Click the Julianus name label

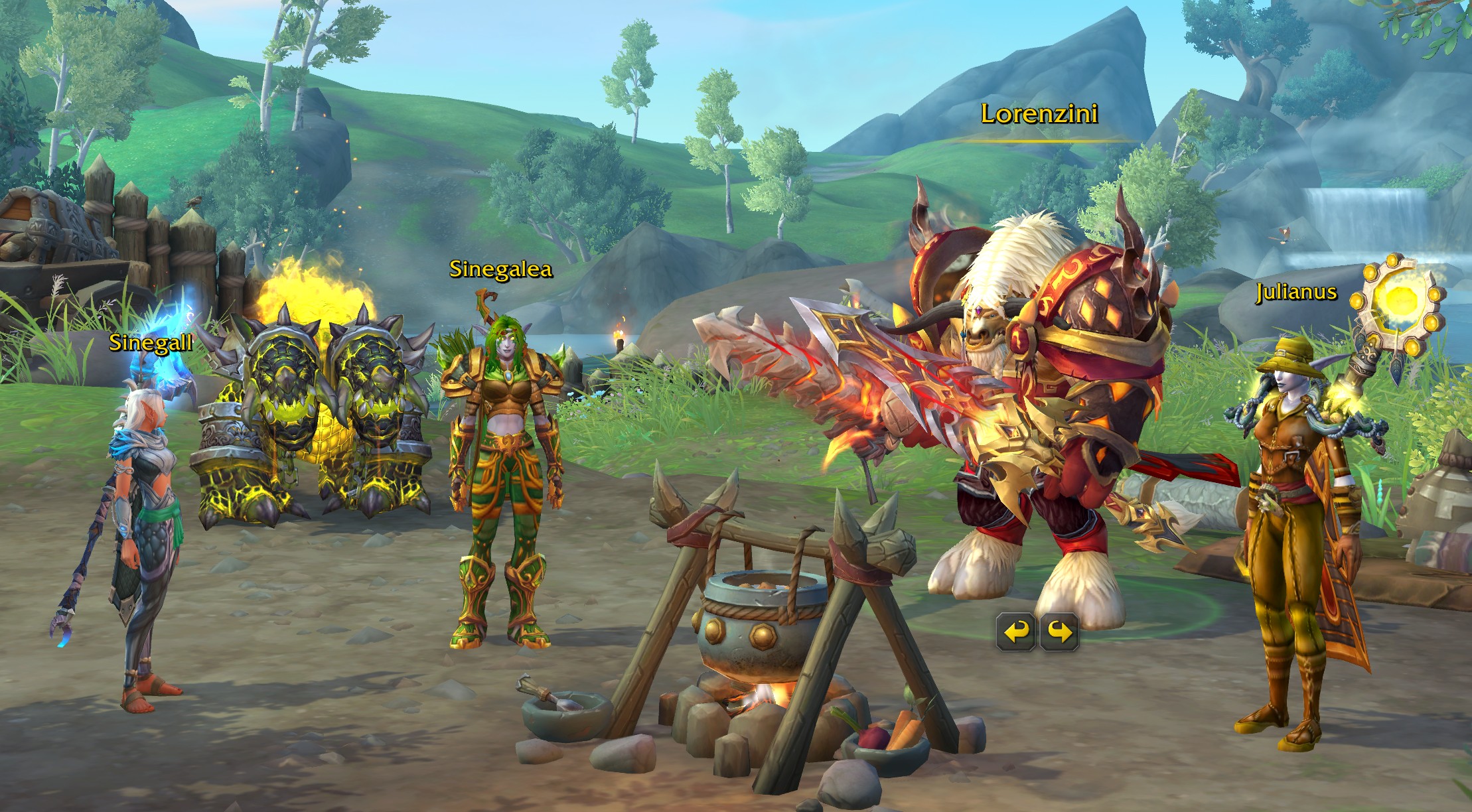click(x=1298, y=292)
